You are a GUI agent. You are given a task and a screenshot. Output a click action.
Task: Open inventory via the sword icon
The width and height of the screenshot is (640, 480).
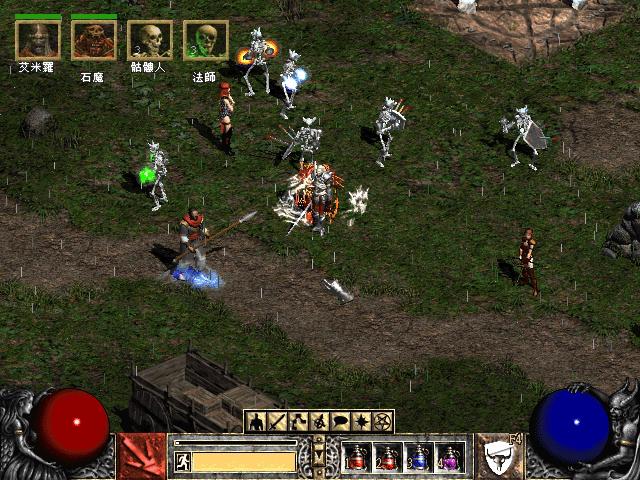(x=277, y=421)
